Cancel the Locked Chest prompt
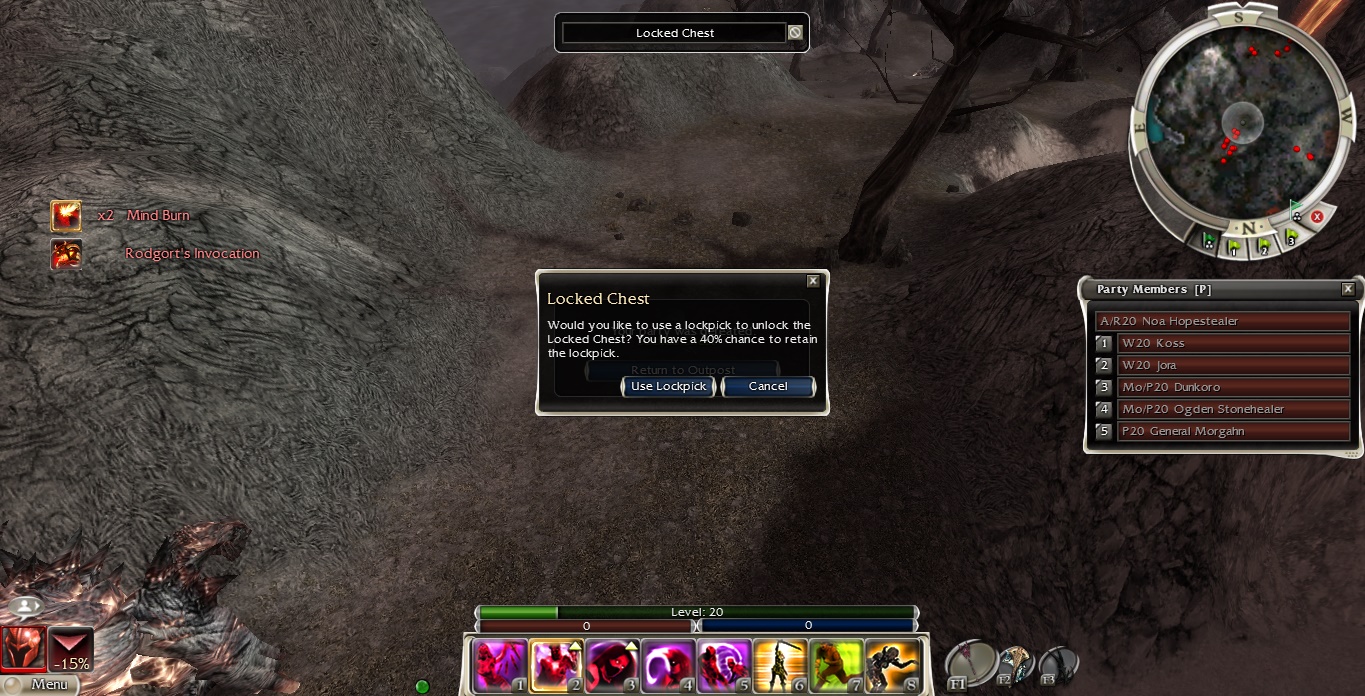 (x=767, y=387)
